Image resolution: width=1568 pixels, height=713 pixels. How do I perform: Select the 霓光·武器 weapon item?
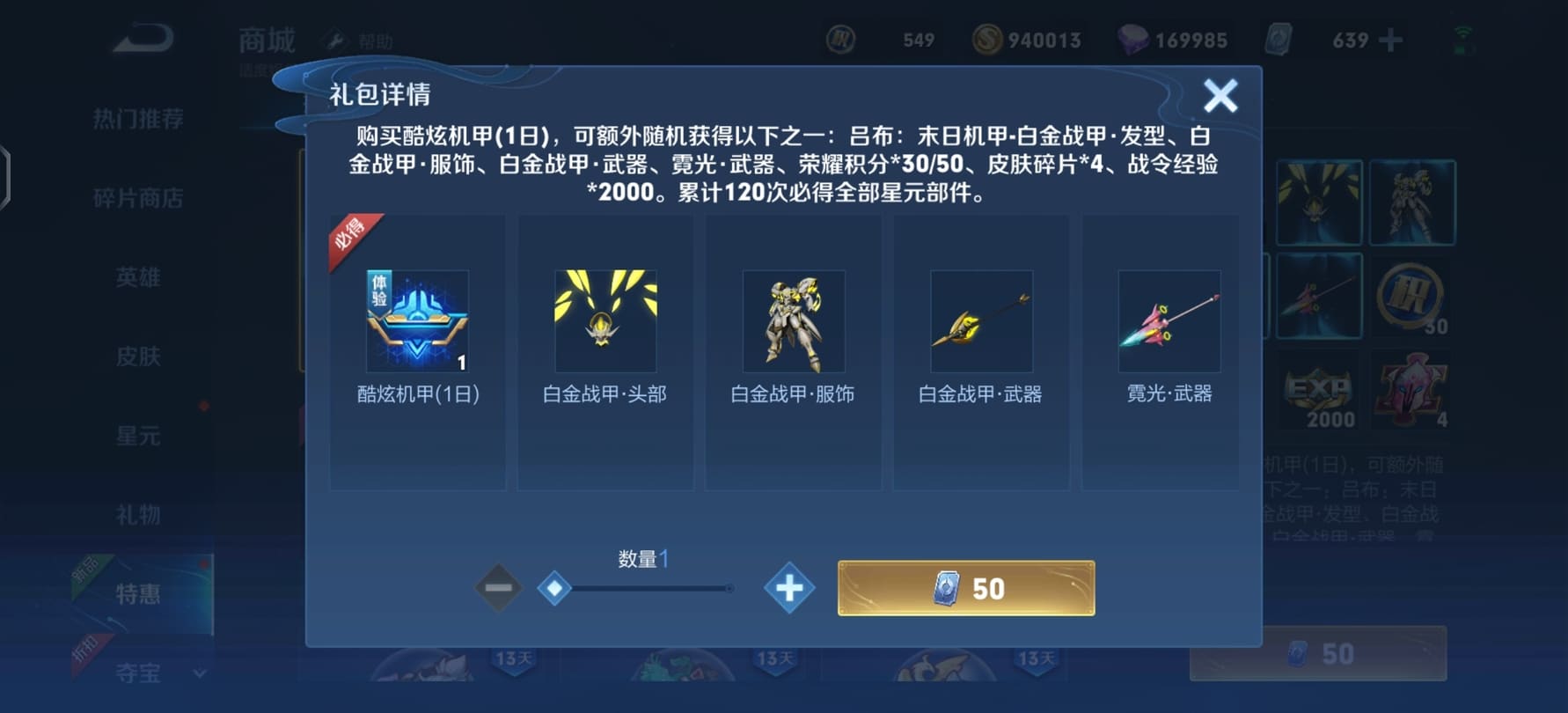pyautogui.click(x=1169, y=321)
